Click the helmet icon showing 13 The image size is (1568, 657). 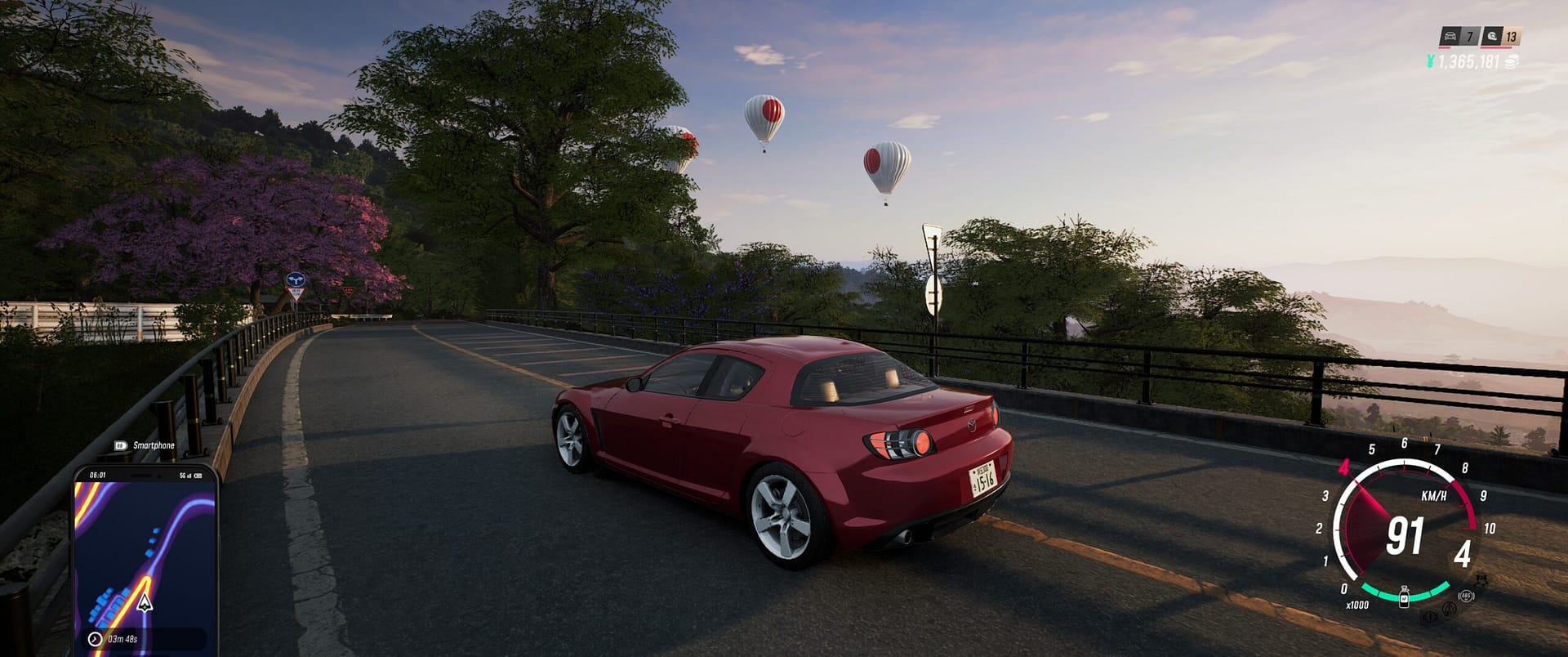click(x=1494, y=36)
